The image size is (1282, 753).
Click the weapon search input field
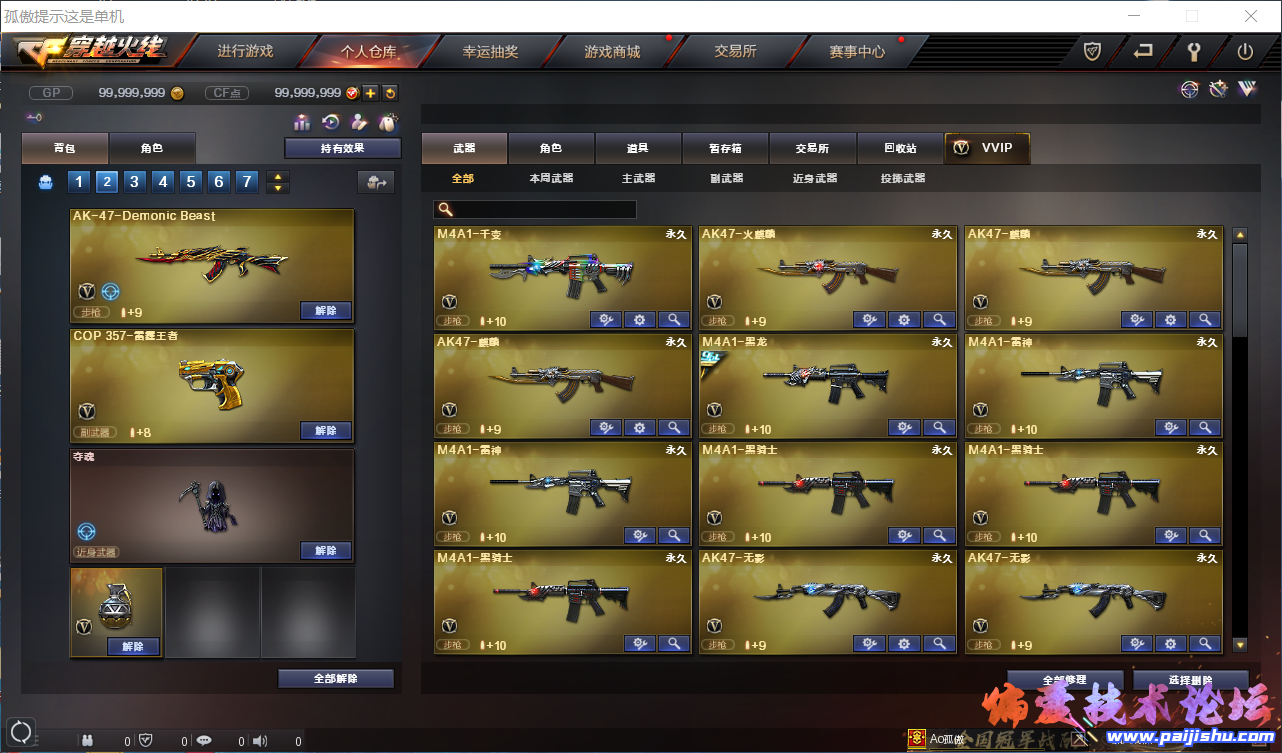pos(534,209)
